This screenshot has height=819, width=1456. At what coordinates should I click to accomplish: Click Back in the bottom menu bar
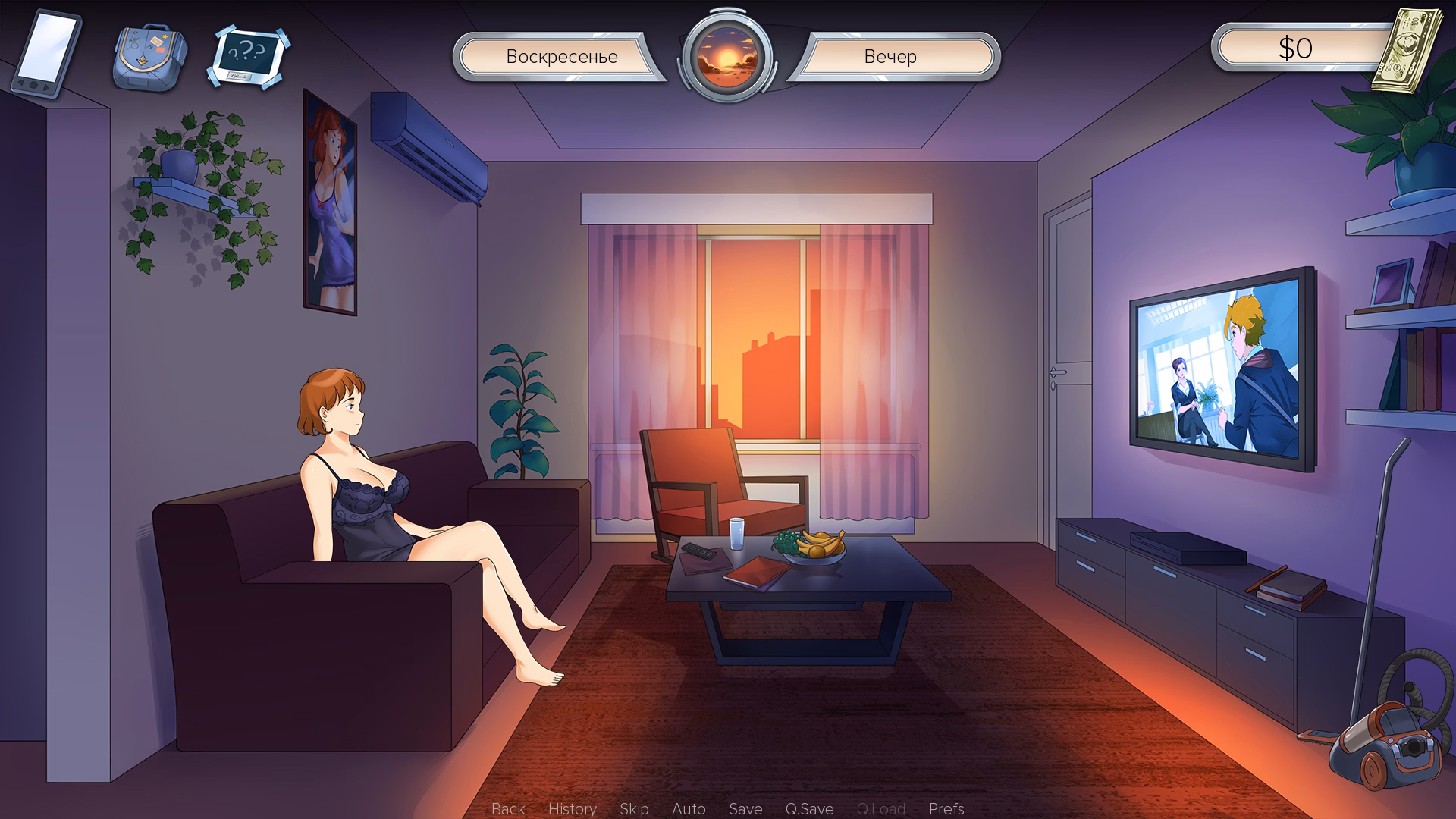point(508,809)
